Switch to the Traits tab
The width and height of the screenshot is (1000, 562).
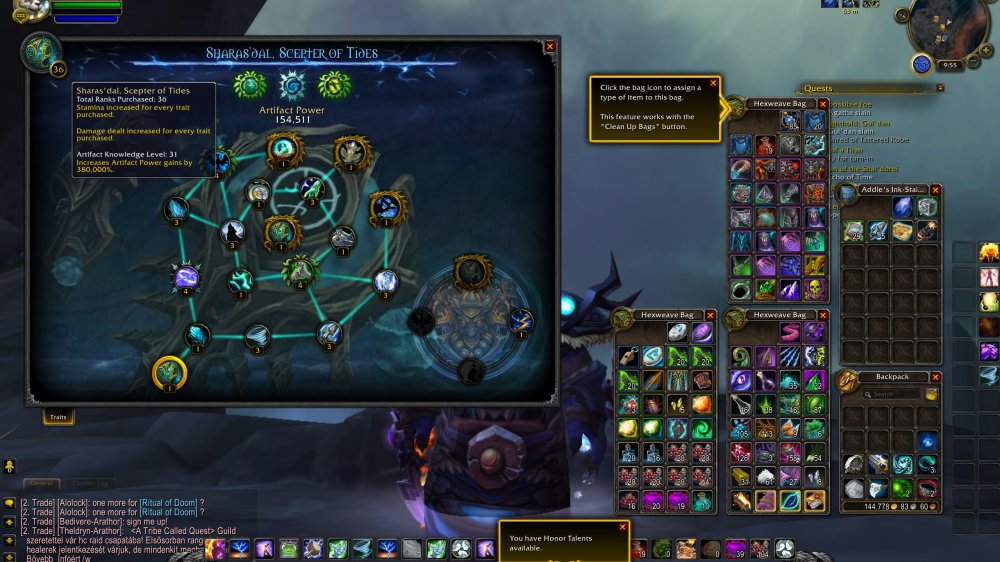pos(58,418)
